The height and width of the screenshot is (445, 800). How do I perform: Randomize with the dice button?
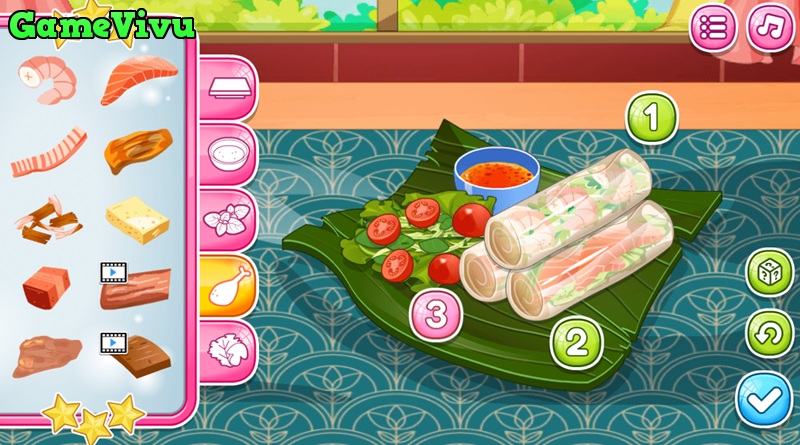point(770,273)
